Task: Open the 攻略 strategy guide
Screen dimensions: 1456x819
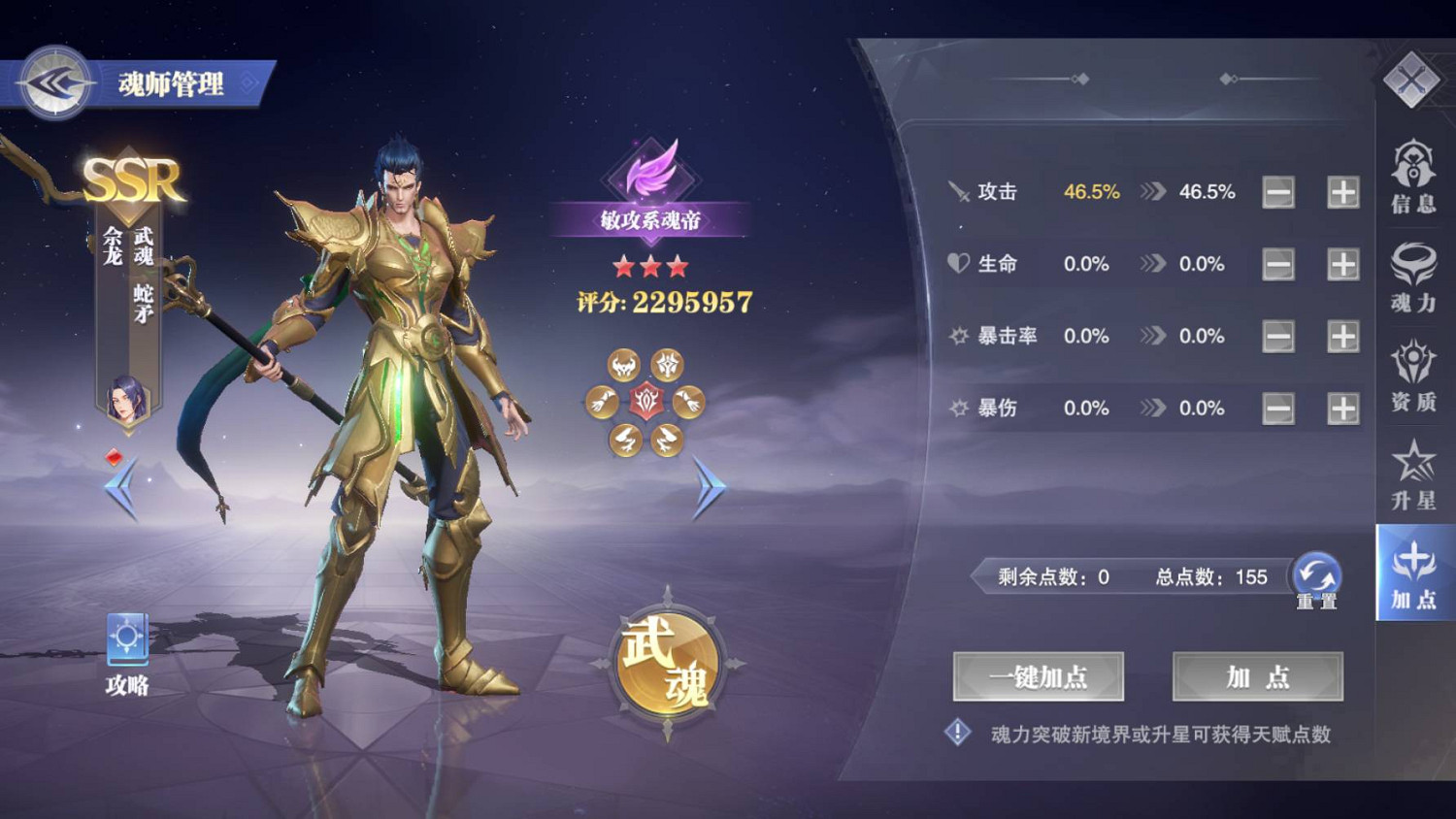Action: point(125,645)
